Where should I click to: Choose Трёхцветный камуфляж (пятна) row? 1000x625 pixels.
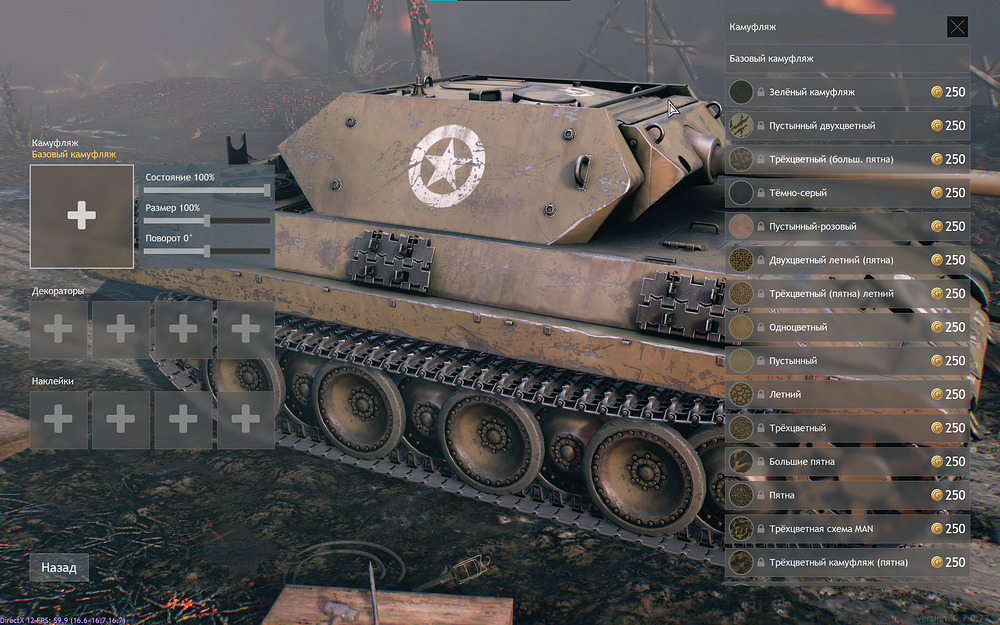pyautogui.click(x=847, y=562)
